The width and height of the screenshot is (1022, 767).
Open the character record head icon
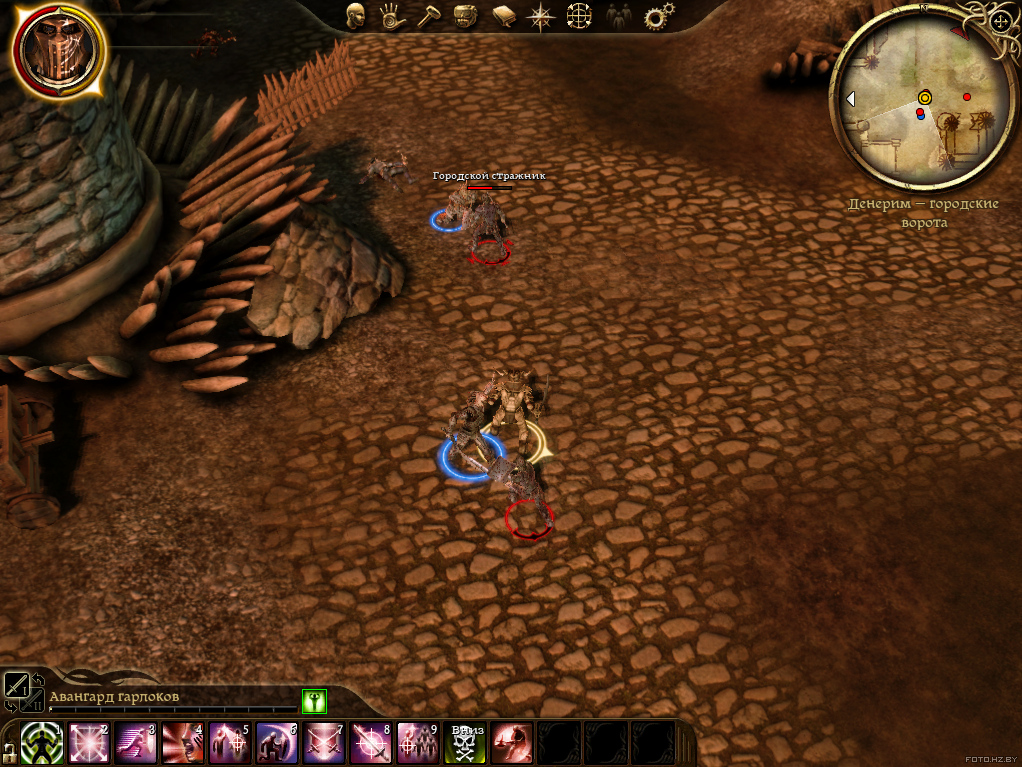click(x=355, y=15)
